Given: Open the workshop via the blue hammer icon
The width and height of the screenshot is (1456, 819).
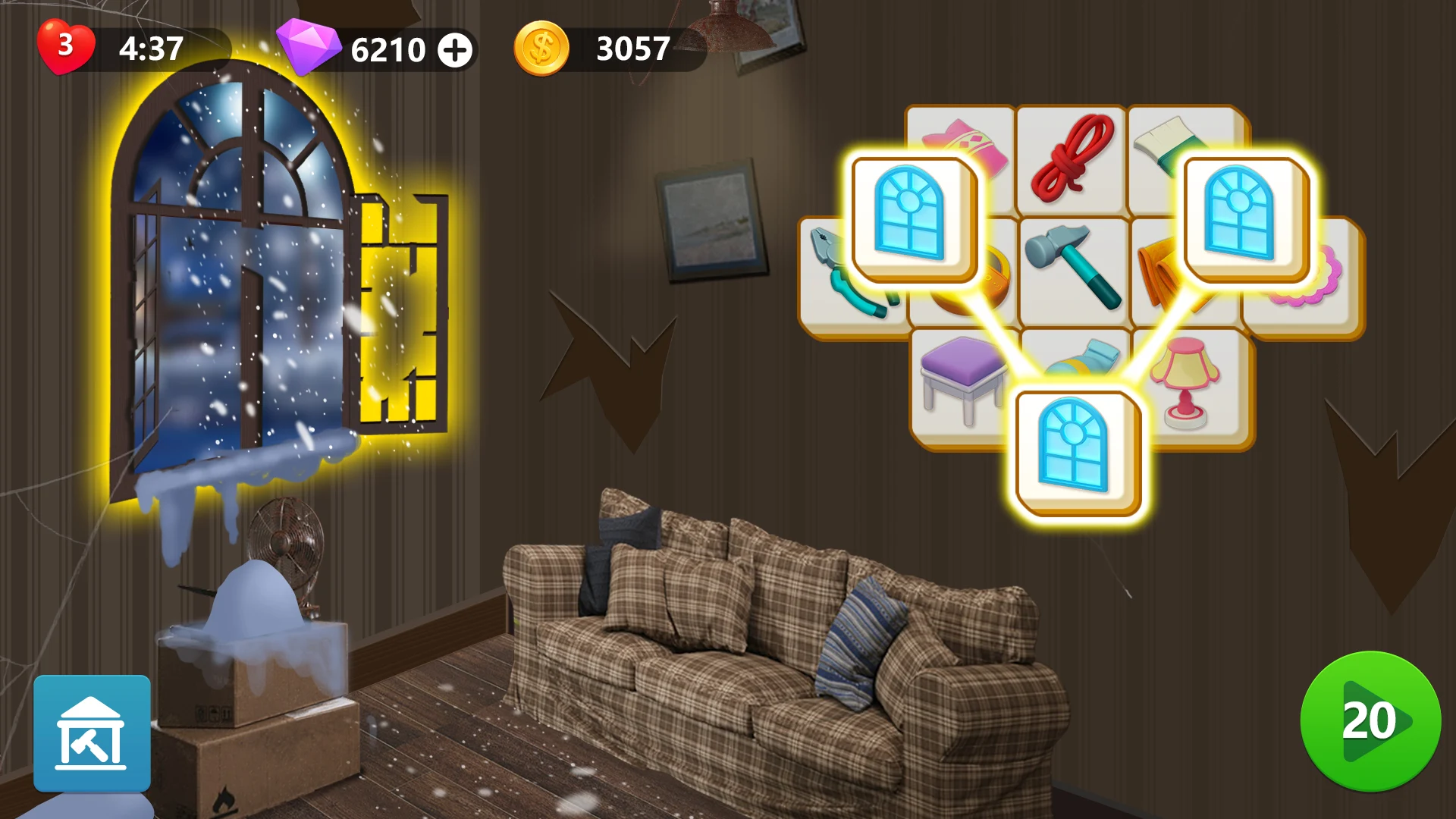Looking at the screenshot, I should click(x=91, y=733).
